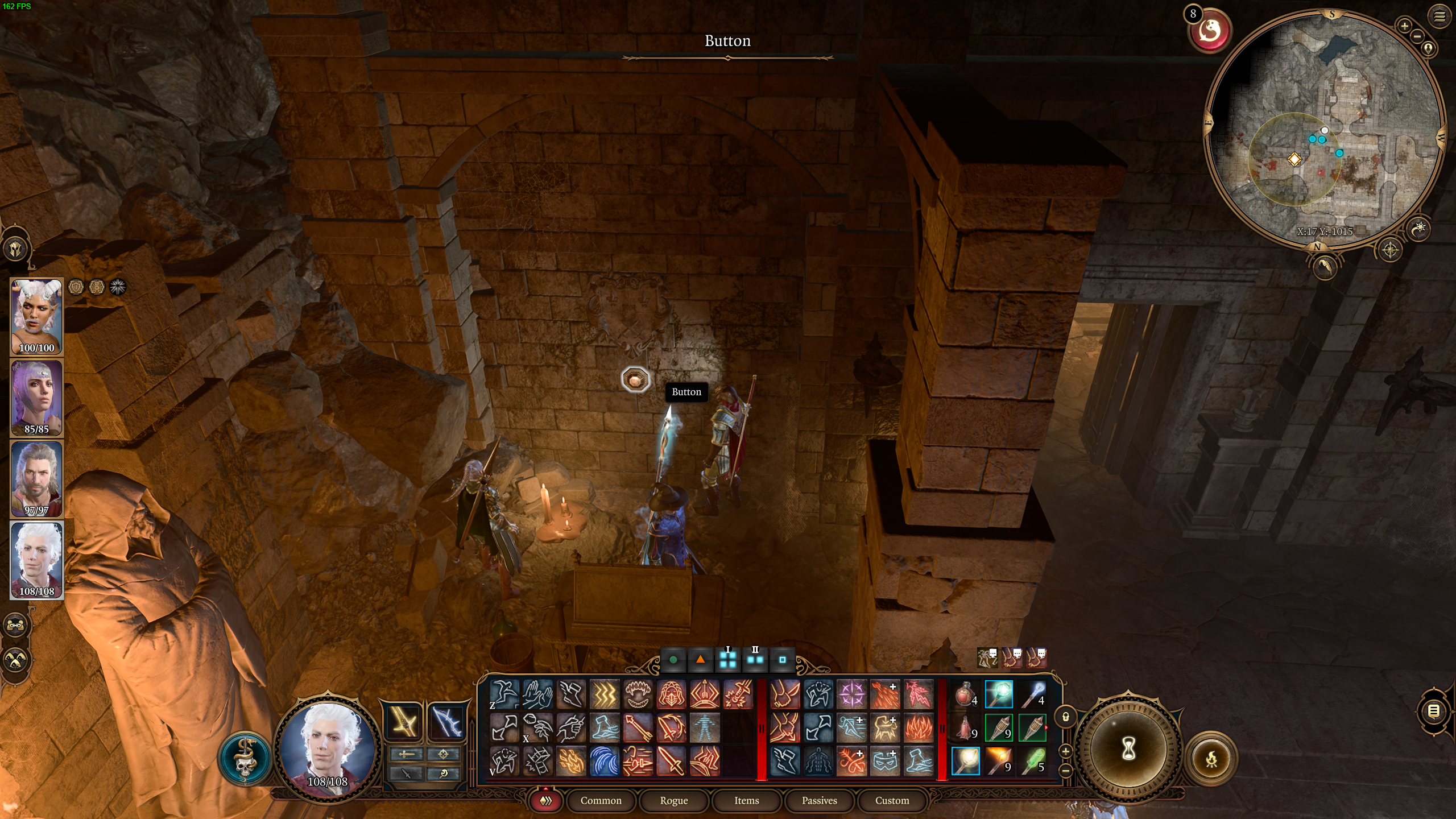Select the glowing melee sword weapon slot
The width and height of the screenshot is (1456, 819).
[x=403, y=722]
